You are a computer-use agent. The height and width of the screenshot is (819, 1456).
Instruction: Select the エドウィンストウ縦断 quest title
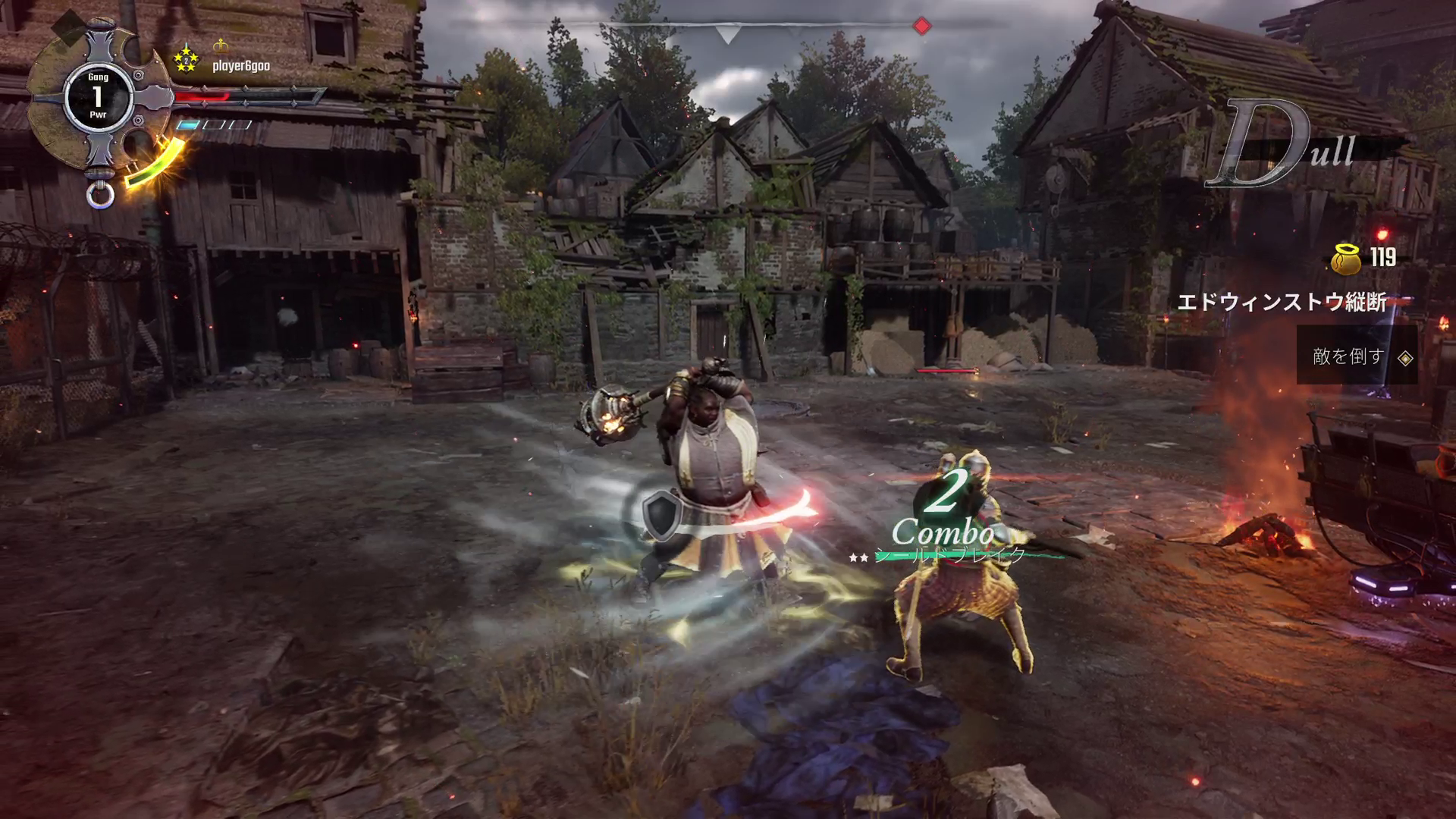[x=1282, y=303]
